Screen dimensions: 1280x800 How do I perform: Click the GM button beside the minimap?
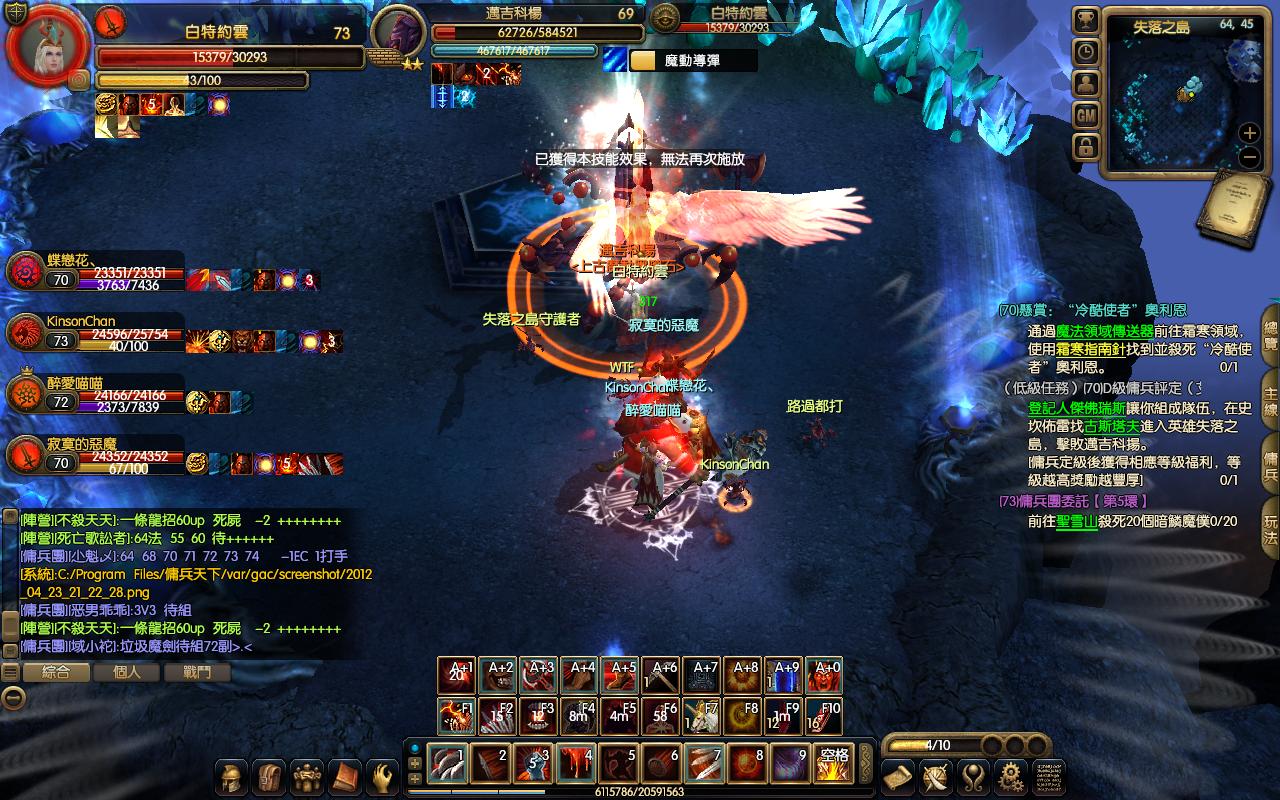point(1086,115)
